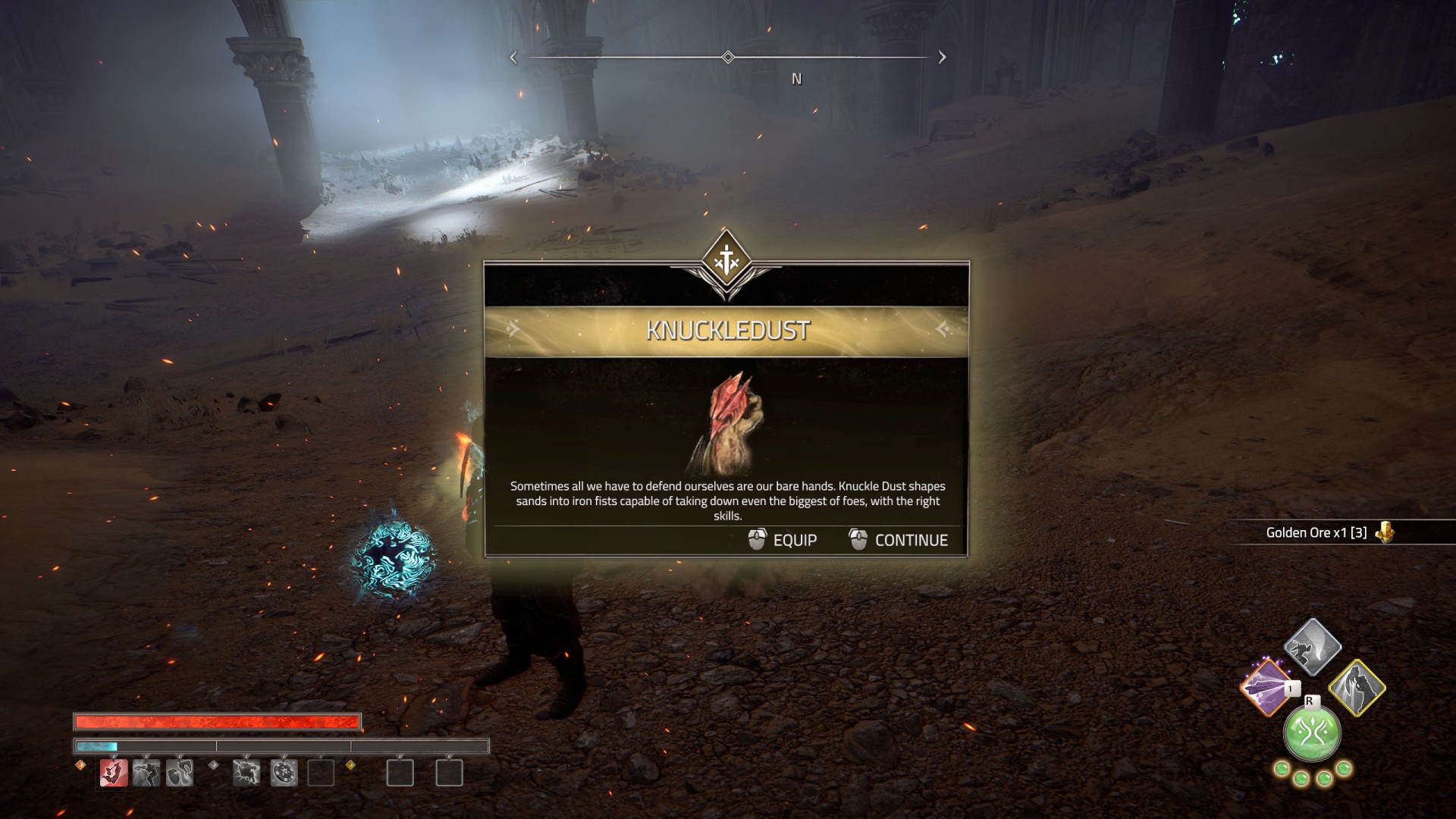This screenshot has width=1456, height=819.
Task: Select the ground shatter skill icon
Action: point(246,773)
